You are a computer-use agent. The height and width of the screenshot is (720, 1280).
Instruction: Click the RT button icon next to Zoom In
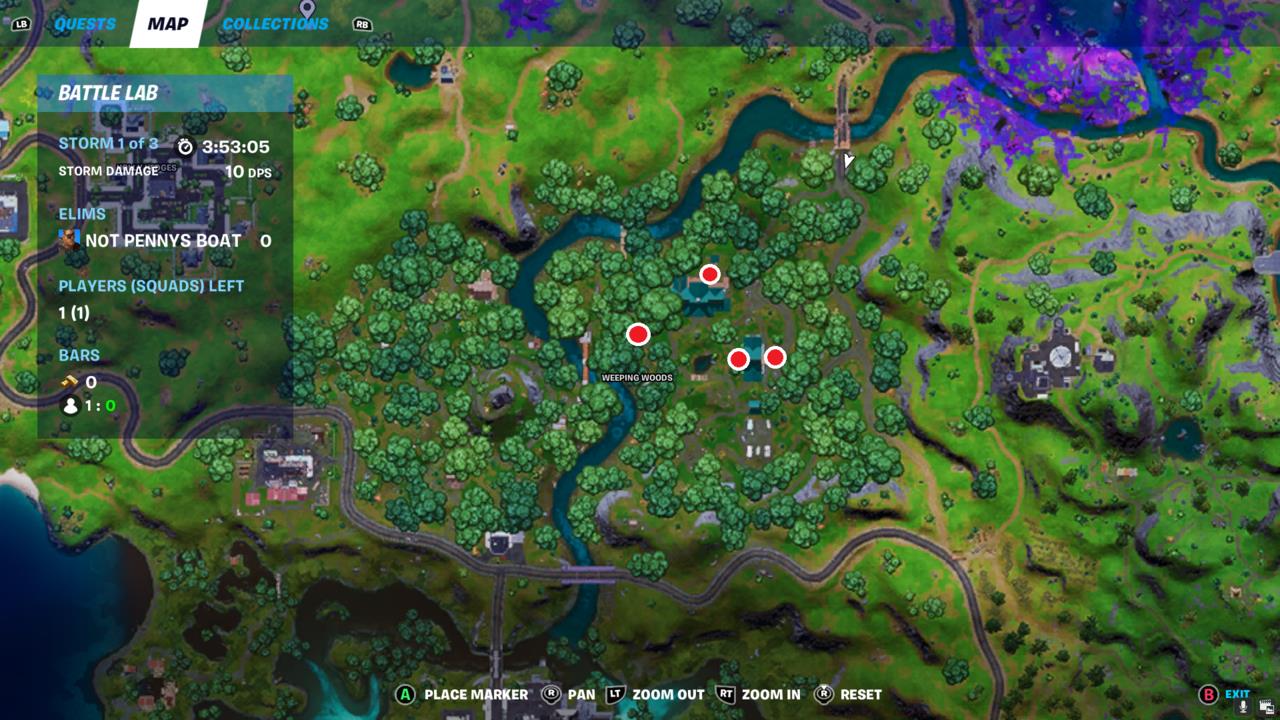(x=727, y=694)
